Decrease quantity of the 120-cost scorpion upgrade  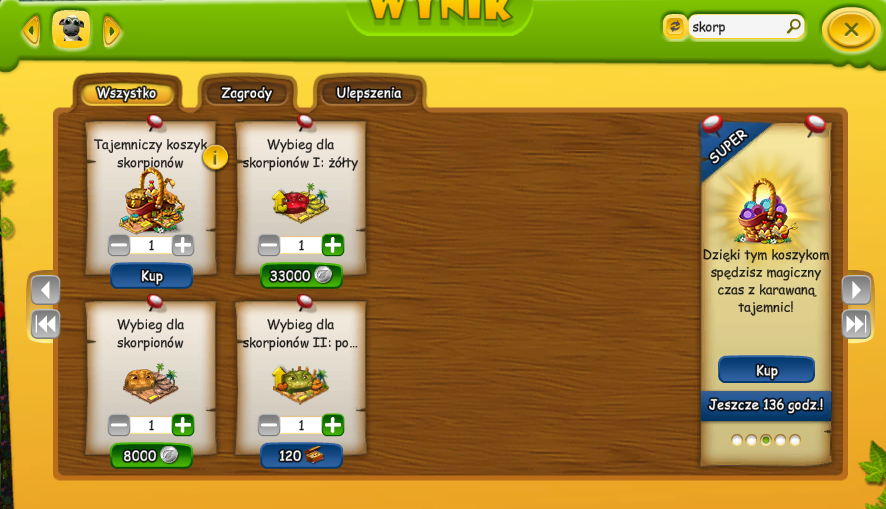[x=269, y=425]
